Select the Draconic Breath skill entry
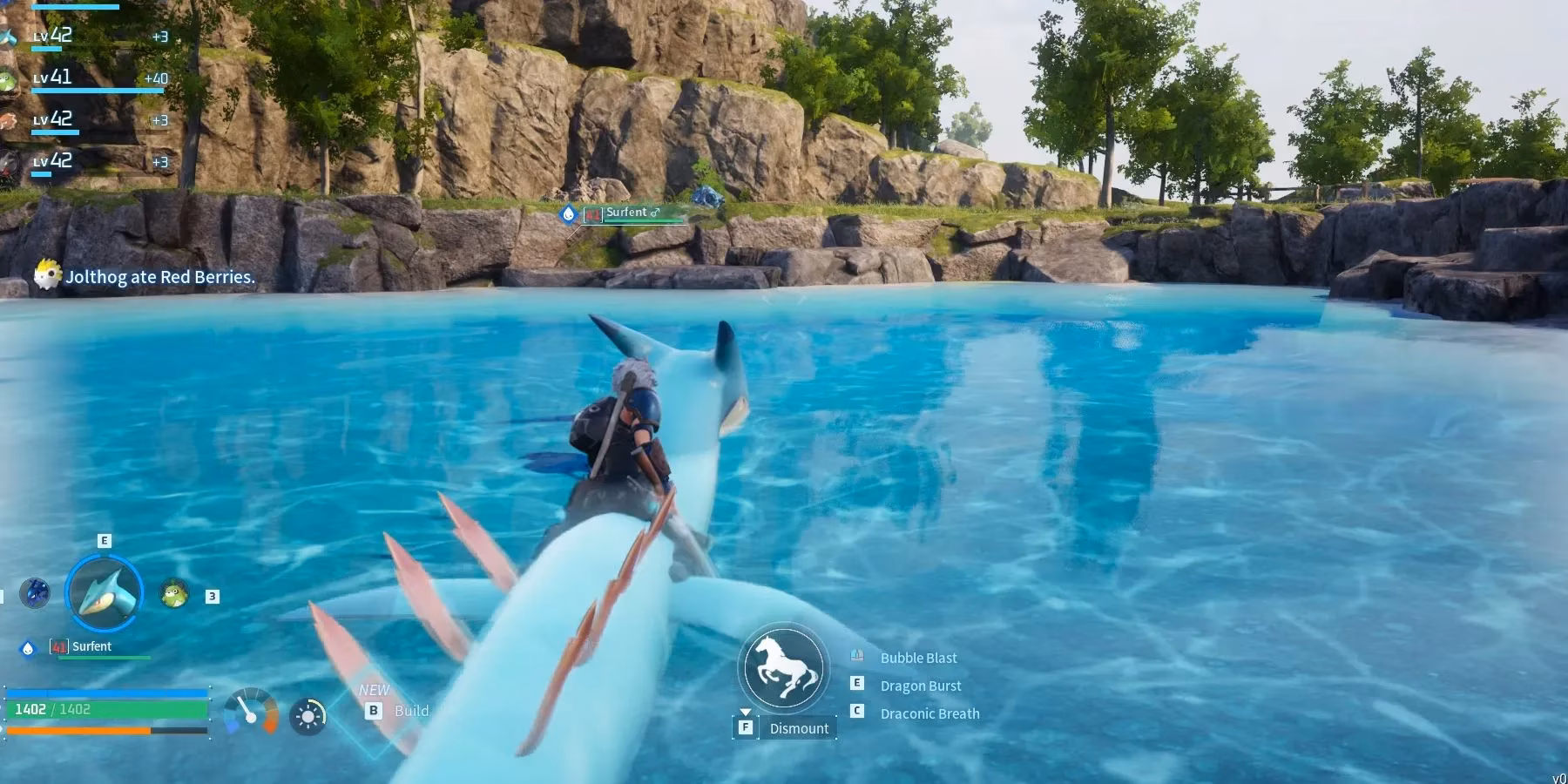 coord(929,713)
